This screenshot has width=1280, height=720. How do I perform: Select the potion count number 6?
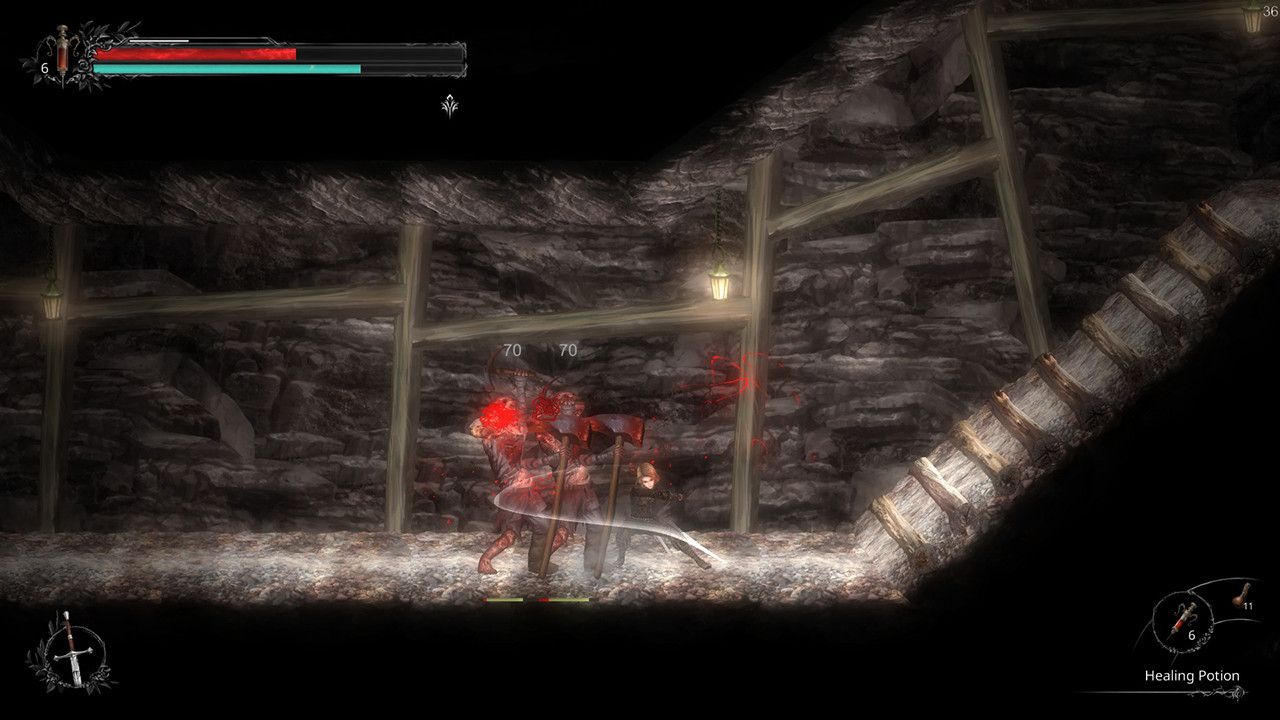click(1190, 636)
